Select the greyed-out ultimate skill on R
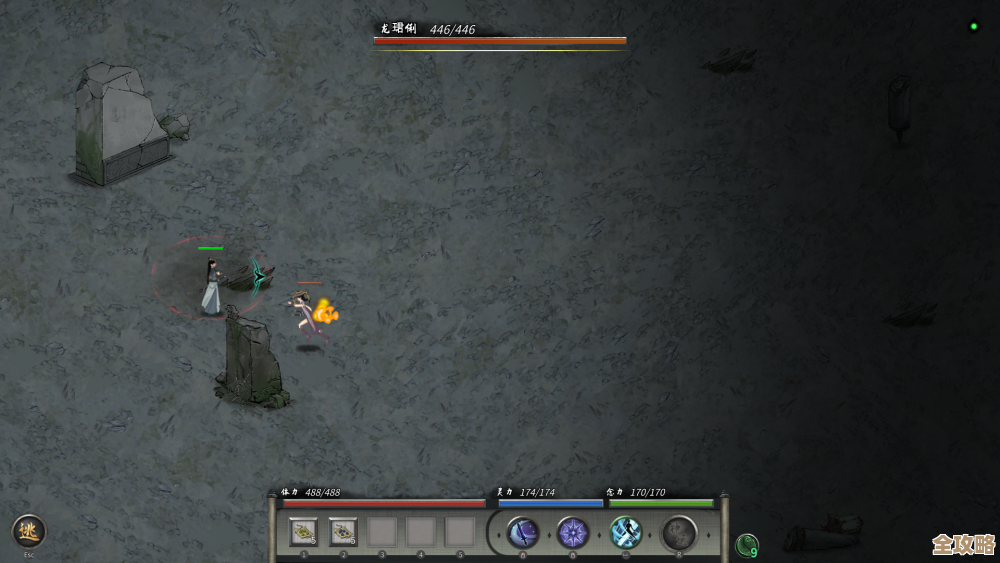The image size is (1000, 563). click(679, 532)
